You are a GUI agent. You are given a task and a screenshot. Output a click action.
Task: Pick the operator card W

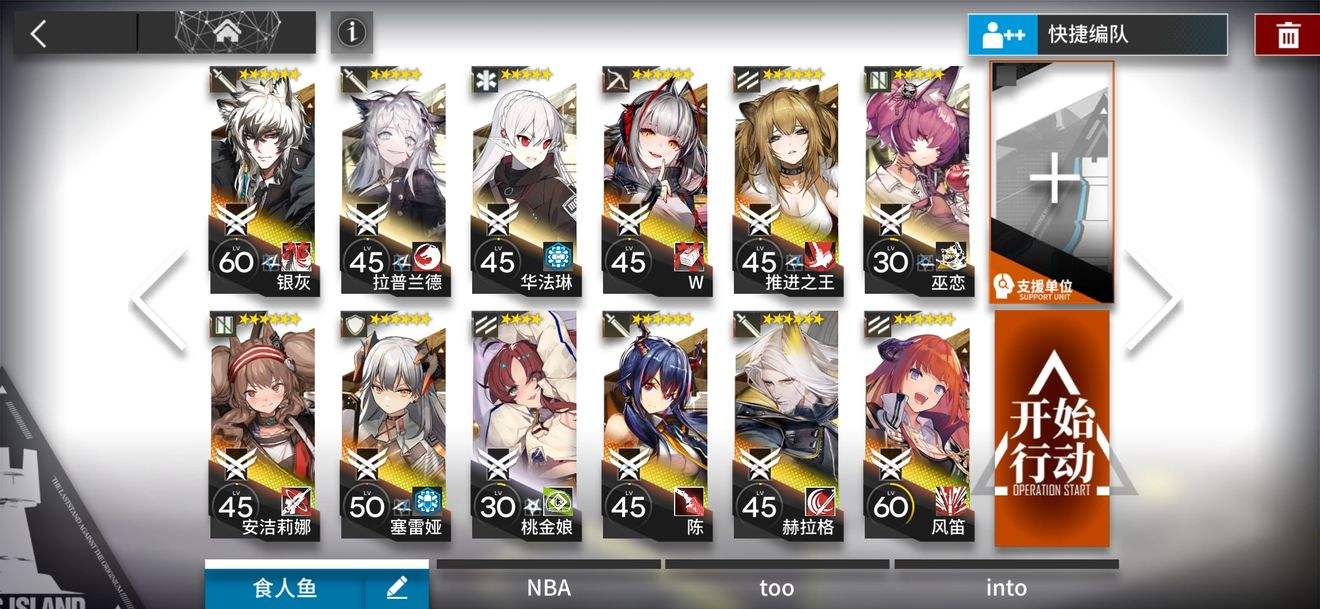[655, 180]
